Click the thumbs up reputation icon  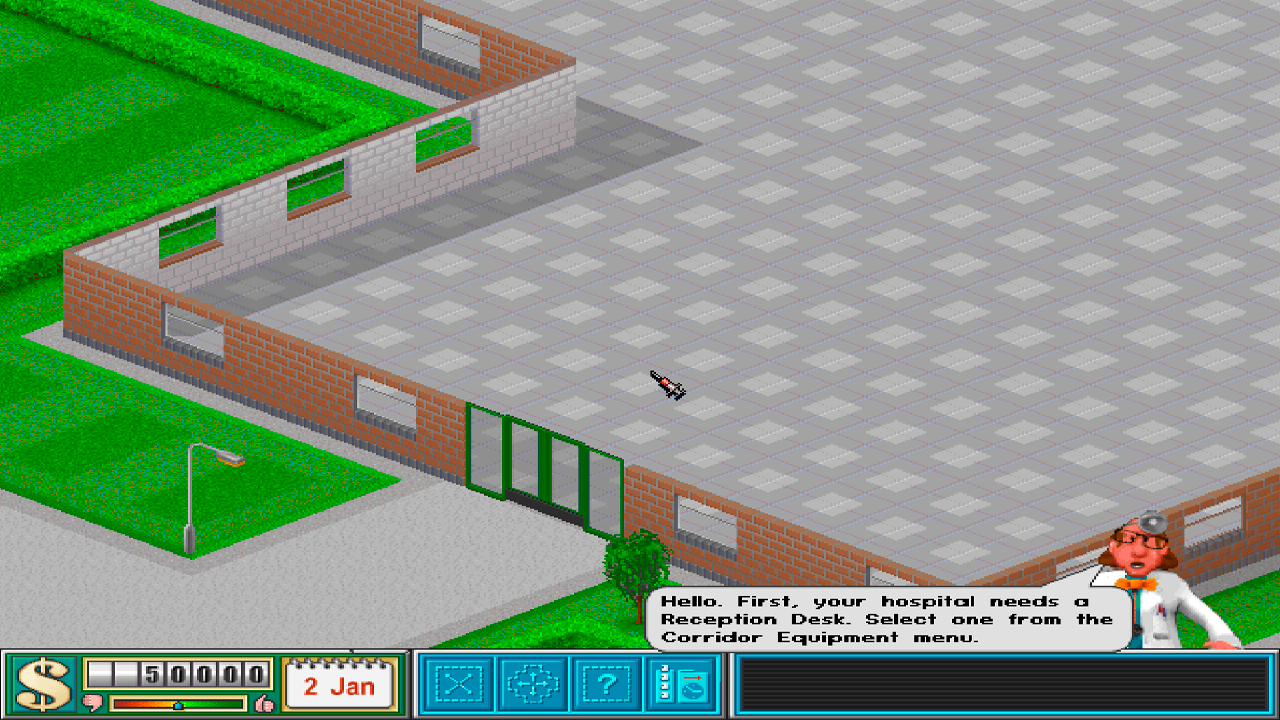(263, 702)
